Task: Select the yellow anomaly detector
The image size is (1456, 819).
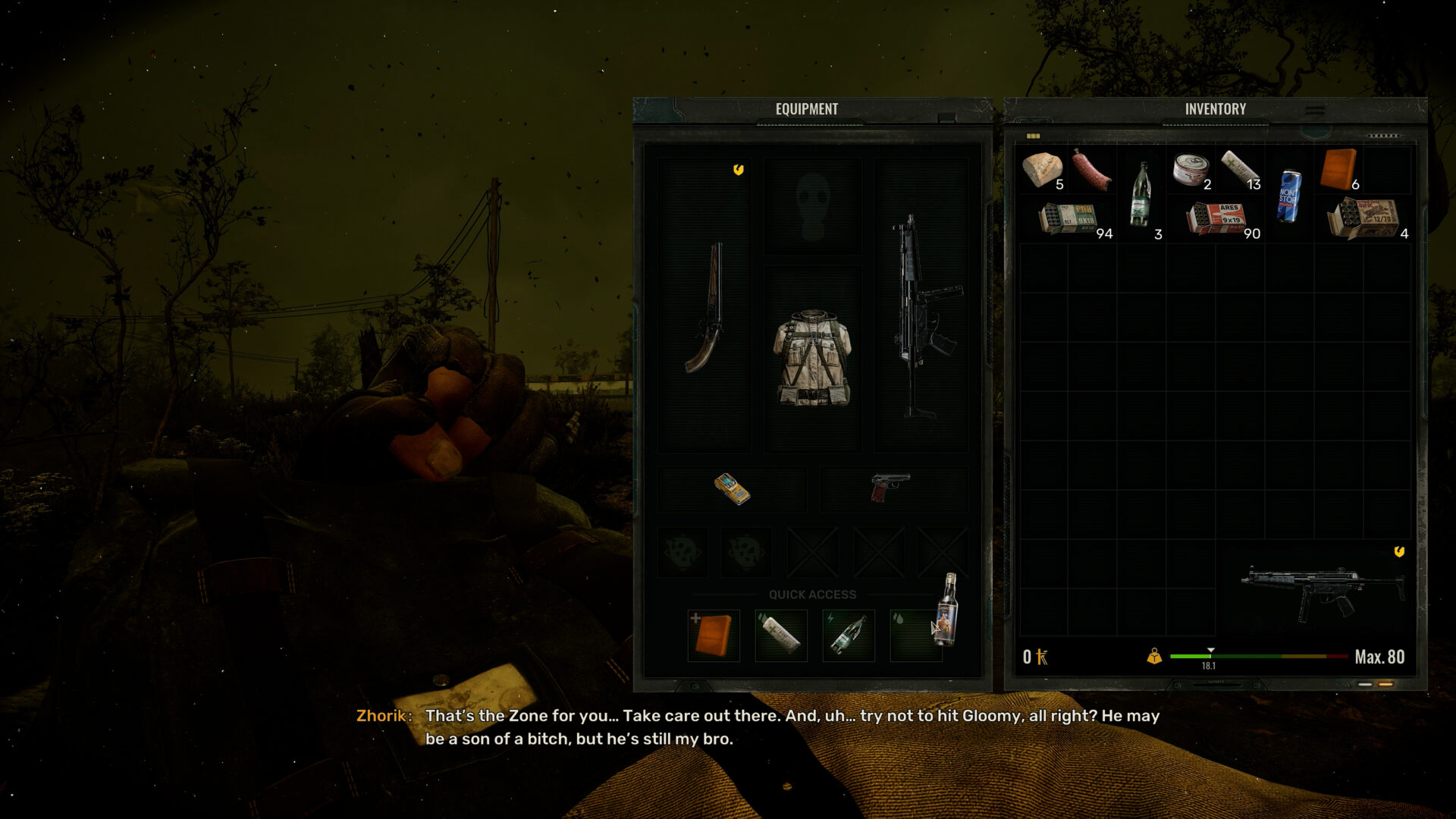Action: pyautogui.click(x=733, y=491)
